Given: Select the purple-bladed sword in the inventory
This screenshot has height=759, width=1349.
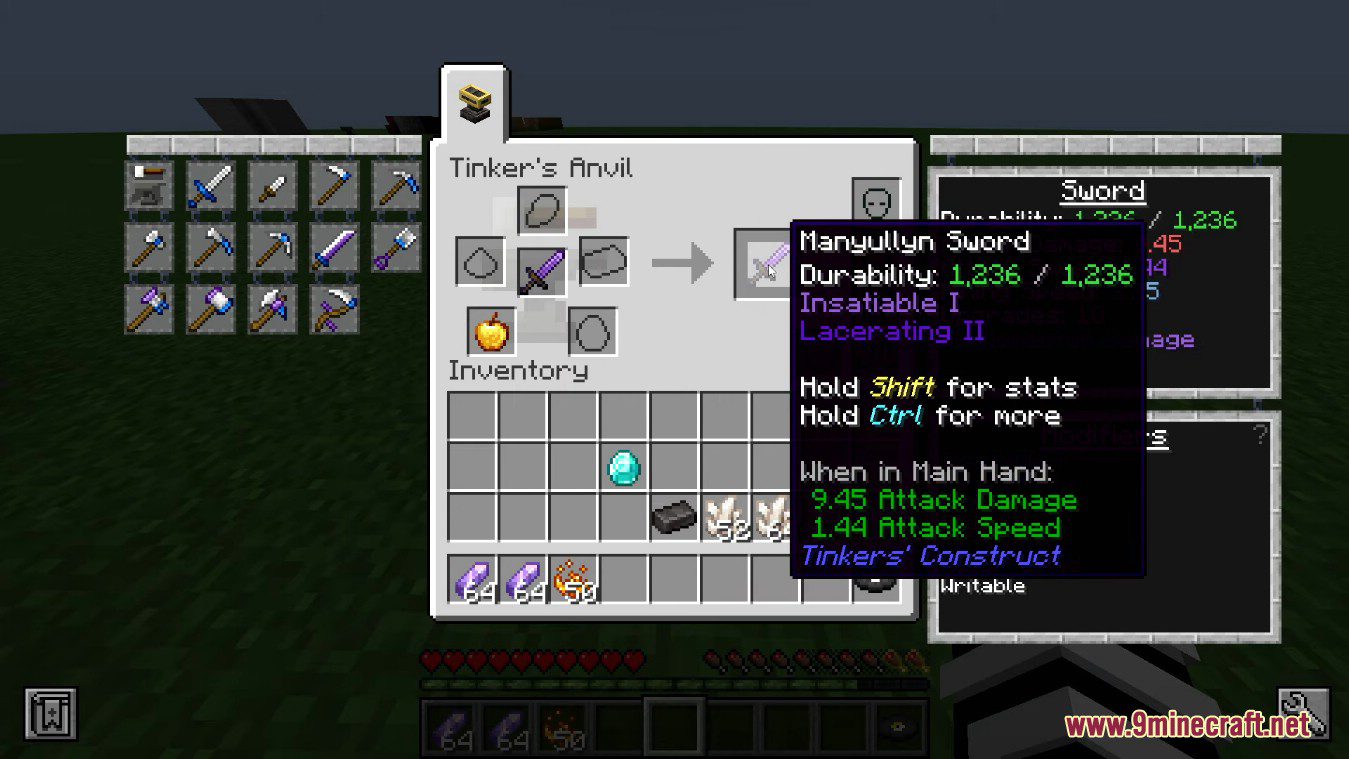Looking at the screenshot, I should (333, 248).
